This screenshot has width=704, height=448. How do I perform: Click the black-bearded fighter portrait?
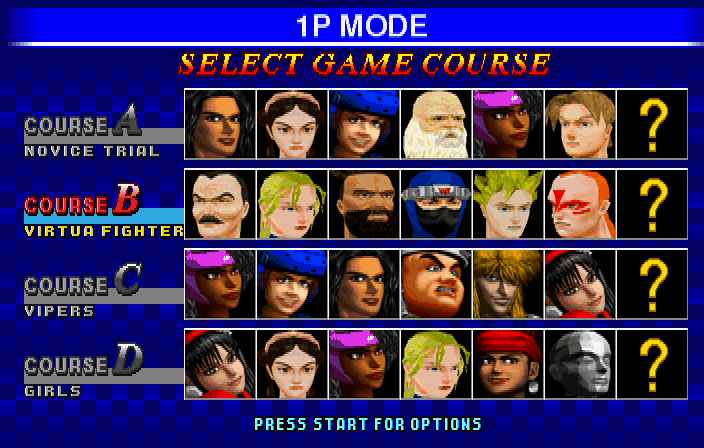tap(364, 204)
